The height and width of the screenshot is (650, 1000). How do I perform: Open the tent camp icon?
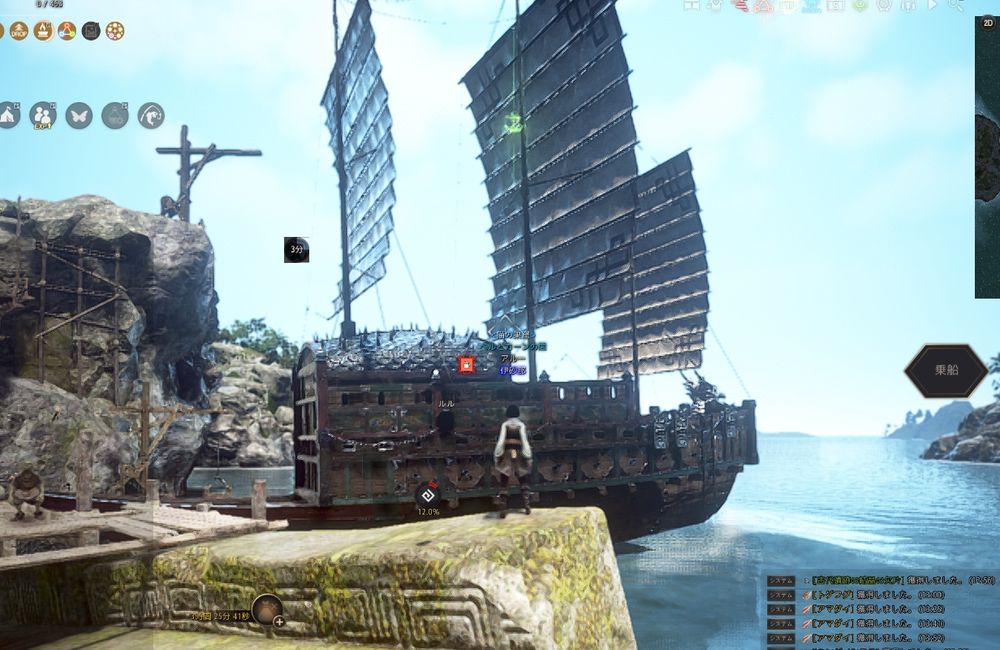[8, 116]
